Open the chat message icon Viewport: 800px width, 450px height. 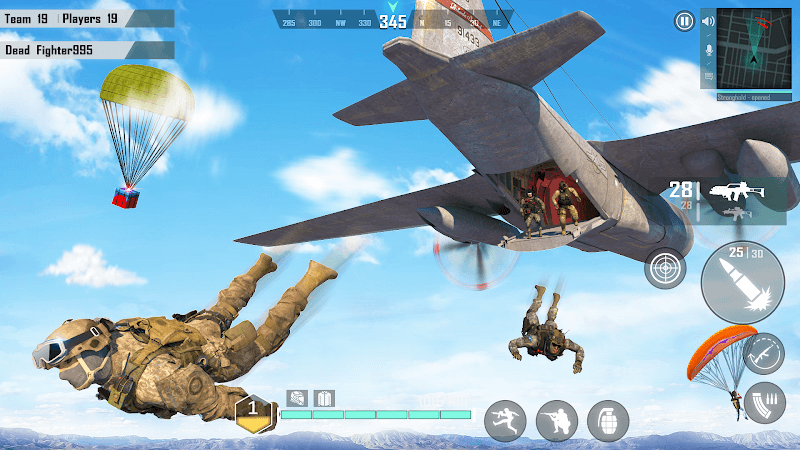[x=709, y=75]
